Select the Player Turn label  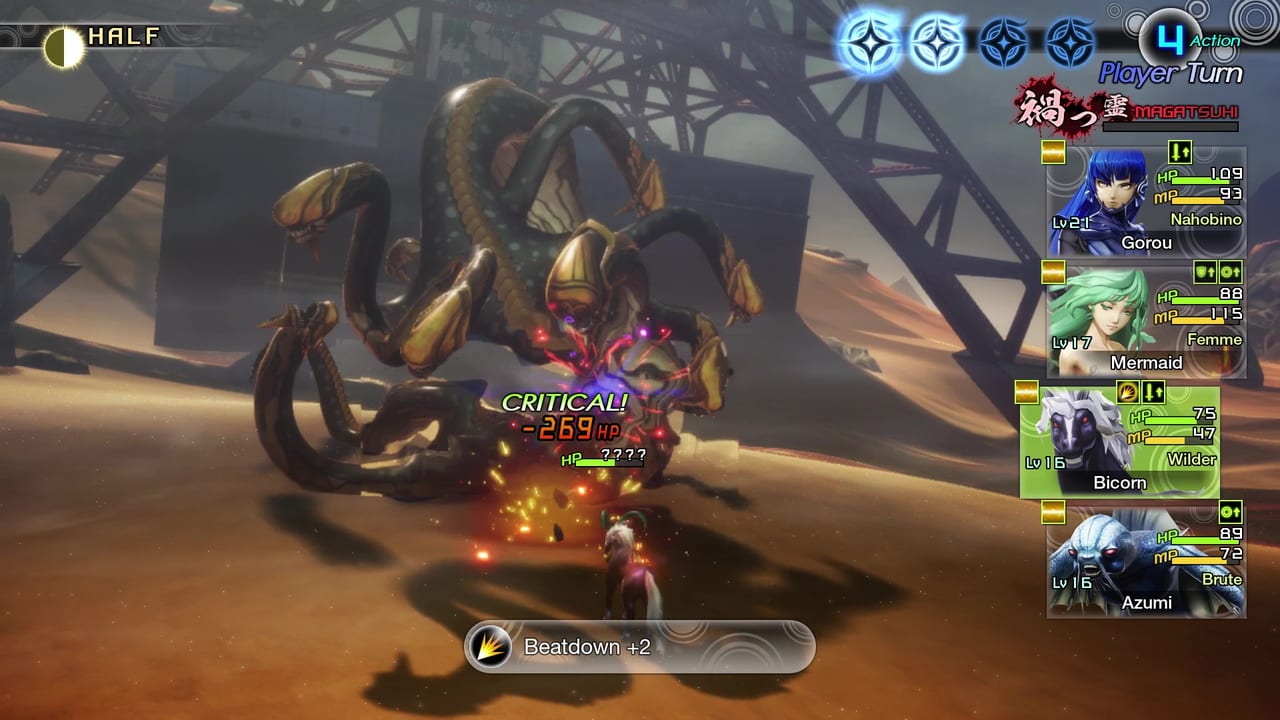coord(1170,72)
